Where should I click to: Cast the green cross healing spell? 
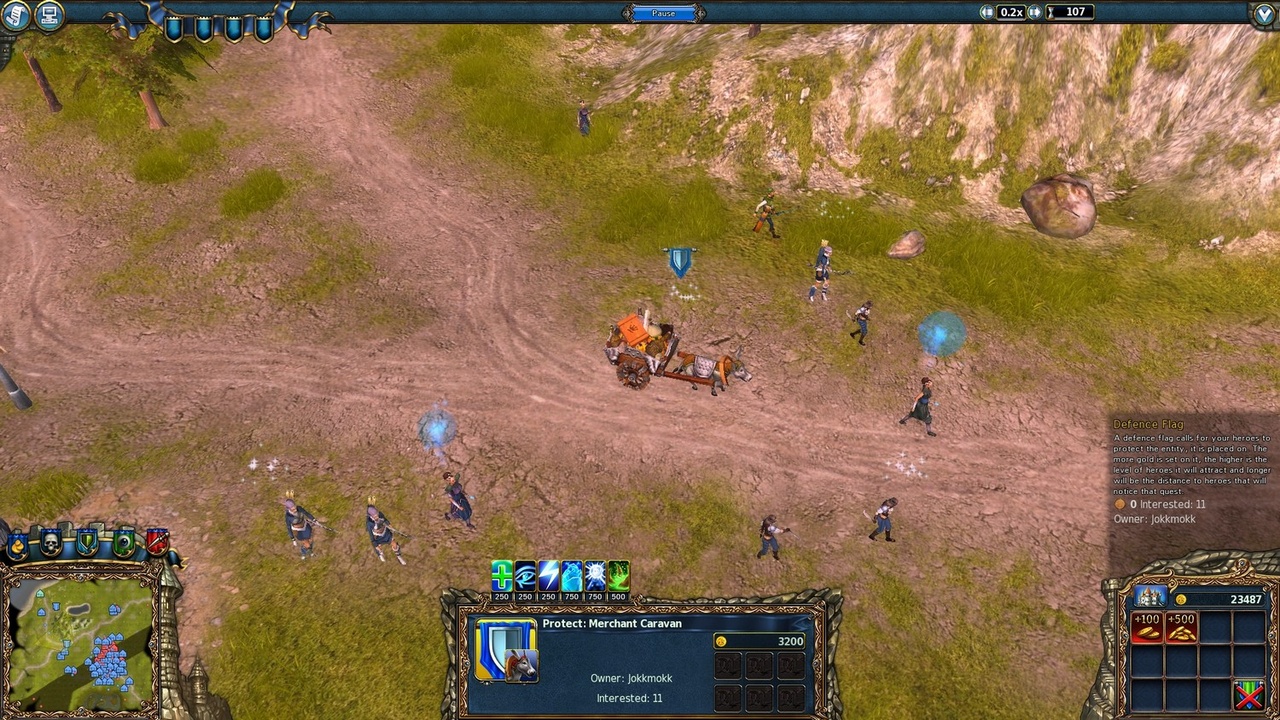pos(501,575)
